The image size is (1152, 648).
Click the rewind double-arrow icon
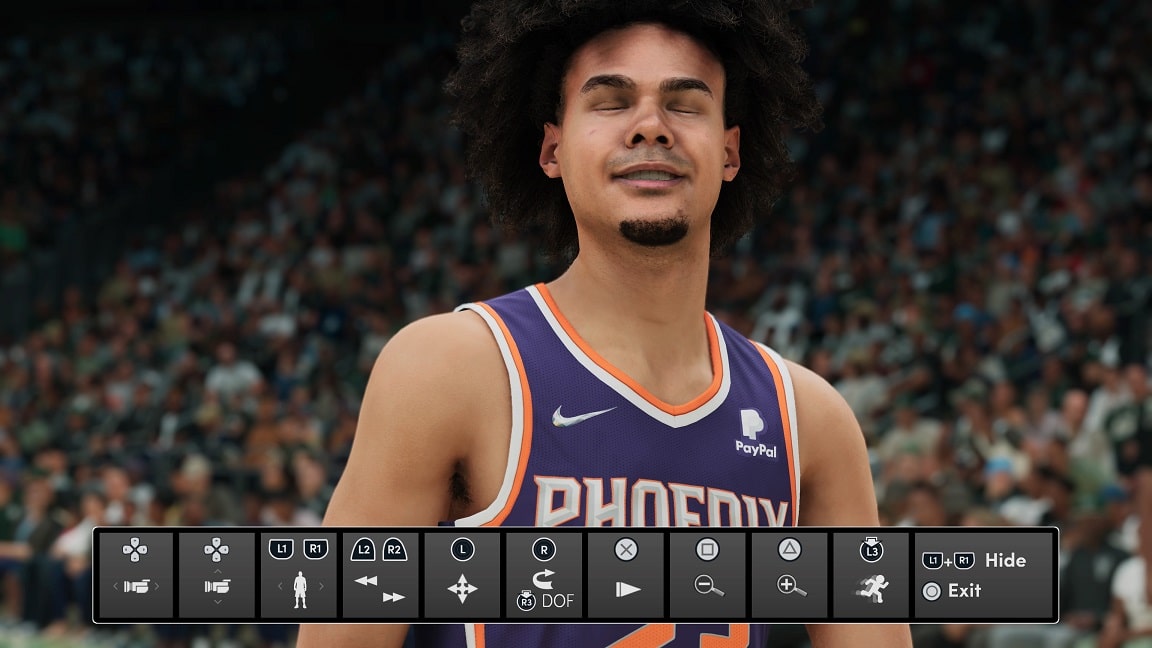click(365, 580)
